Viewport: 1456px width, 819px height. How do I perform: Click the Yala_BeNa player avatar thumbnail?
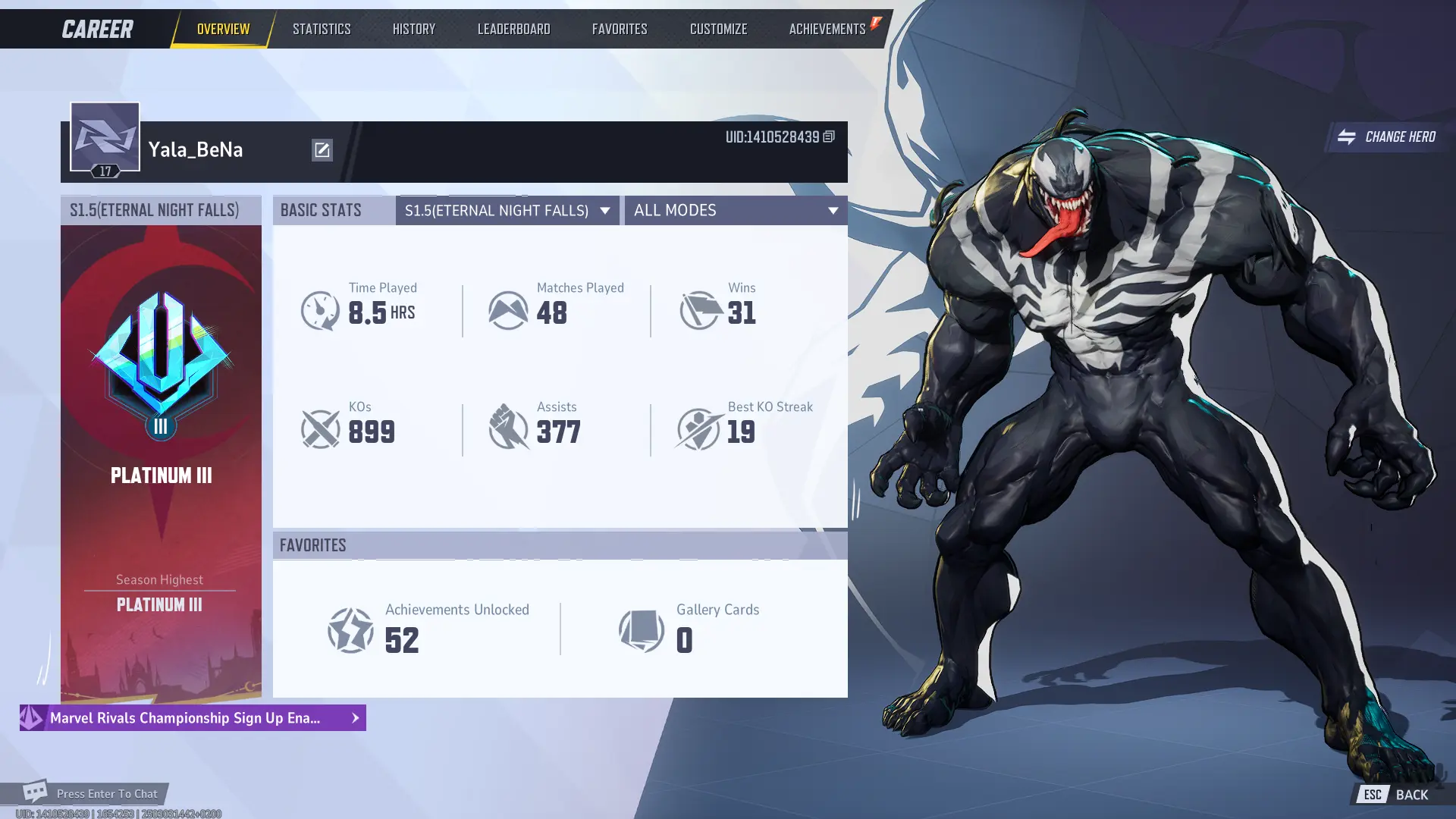point(105,136)
